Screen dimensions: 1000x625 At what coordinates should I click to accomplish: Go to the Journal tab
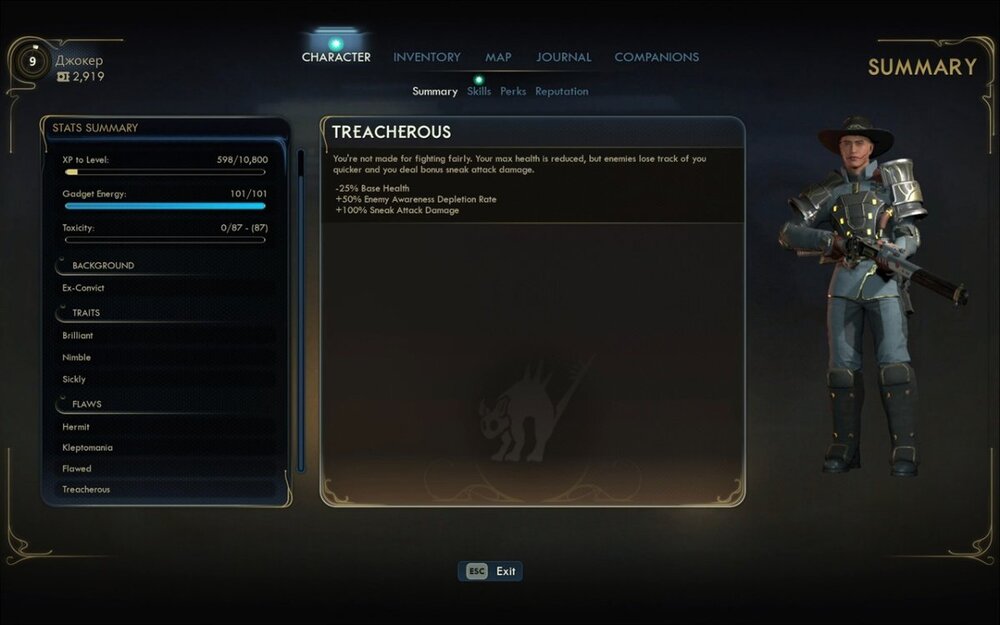[563, 57]
